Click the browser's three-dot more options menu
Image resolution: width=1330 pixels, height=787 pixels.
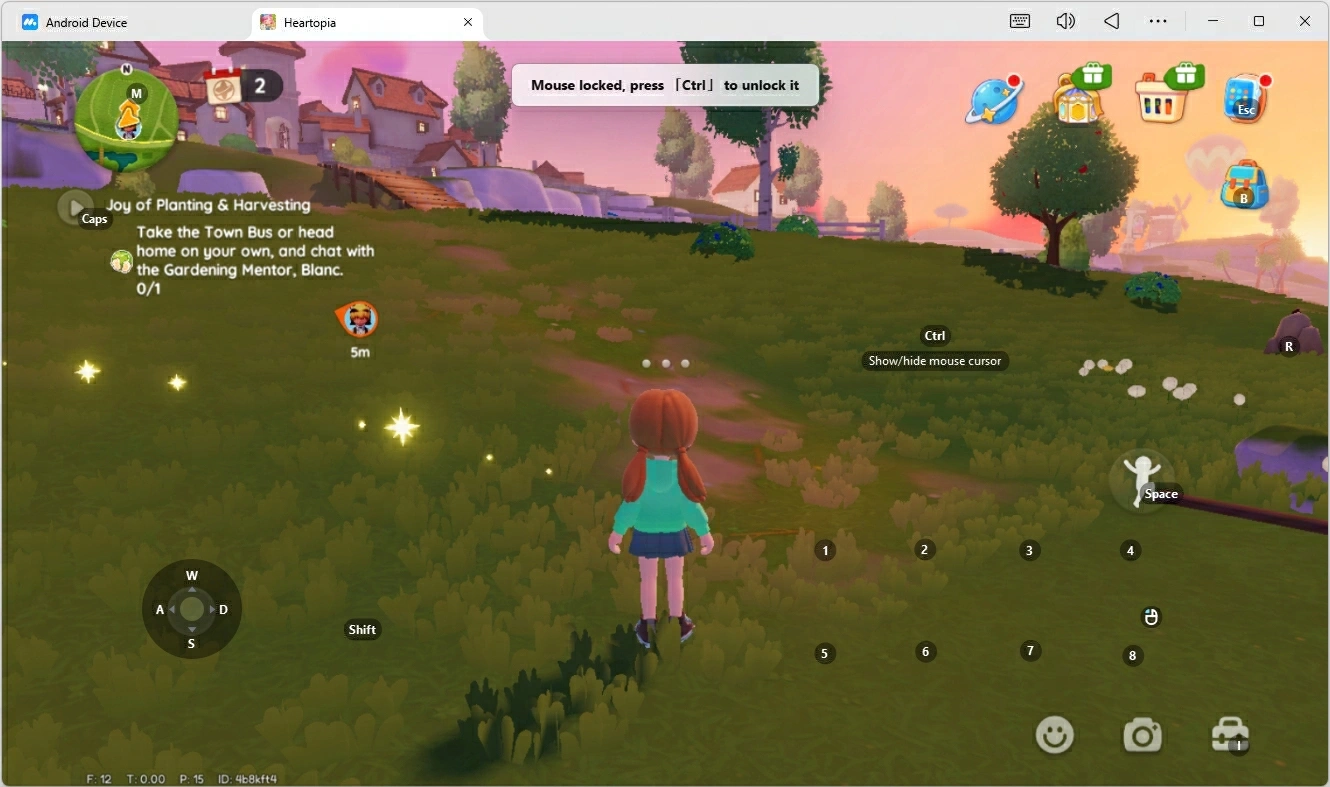coord(1158,21)
